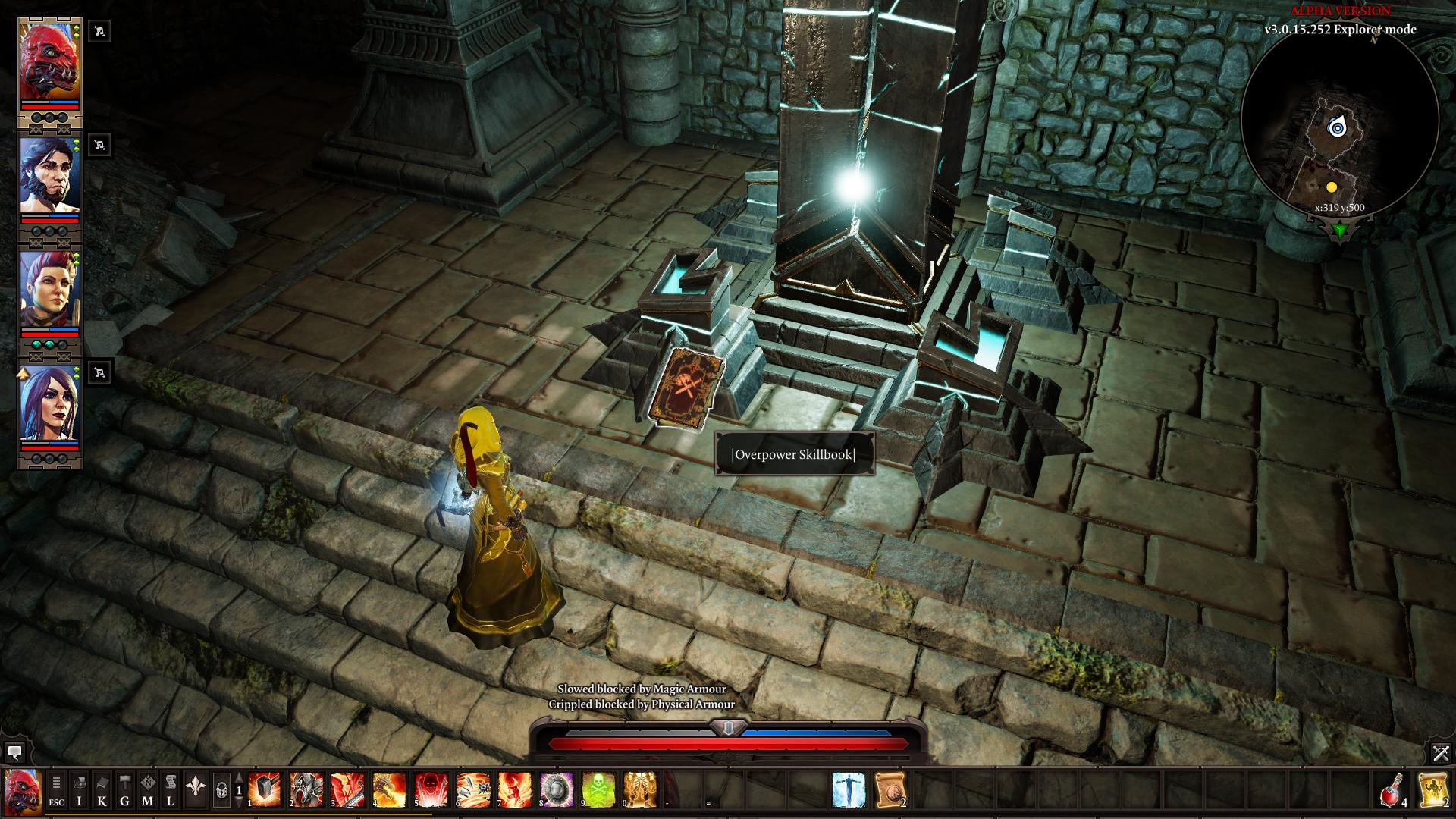The width and height of the screenshot is (1456, 819).
Task: Open the map button labeled M
Action: pos(147,790)
